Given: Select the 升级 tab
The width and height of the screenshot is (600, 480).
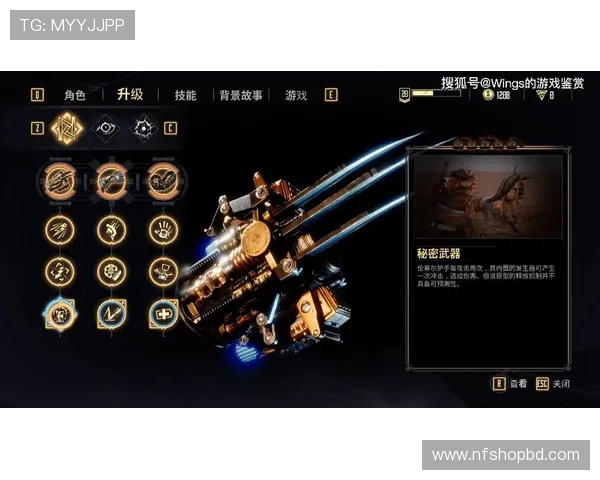Looking at the screenshot, I should [x=130, y=94].
